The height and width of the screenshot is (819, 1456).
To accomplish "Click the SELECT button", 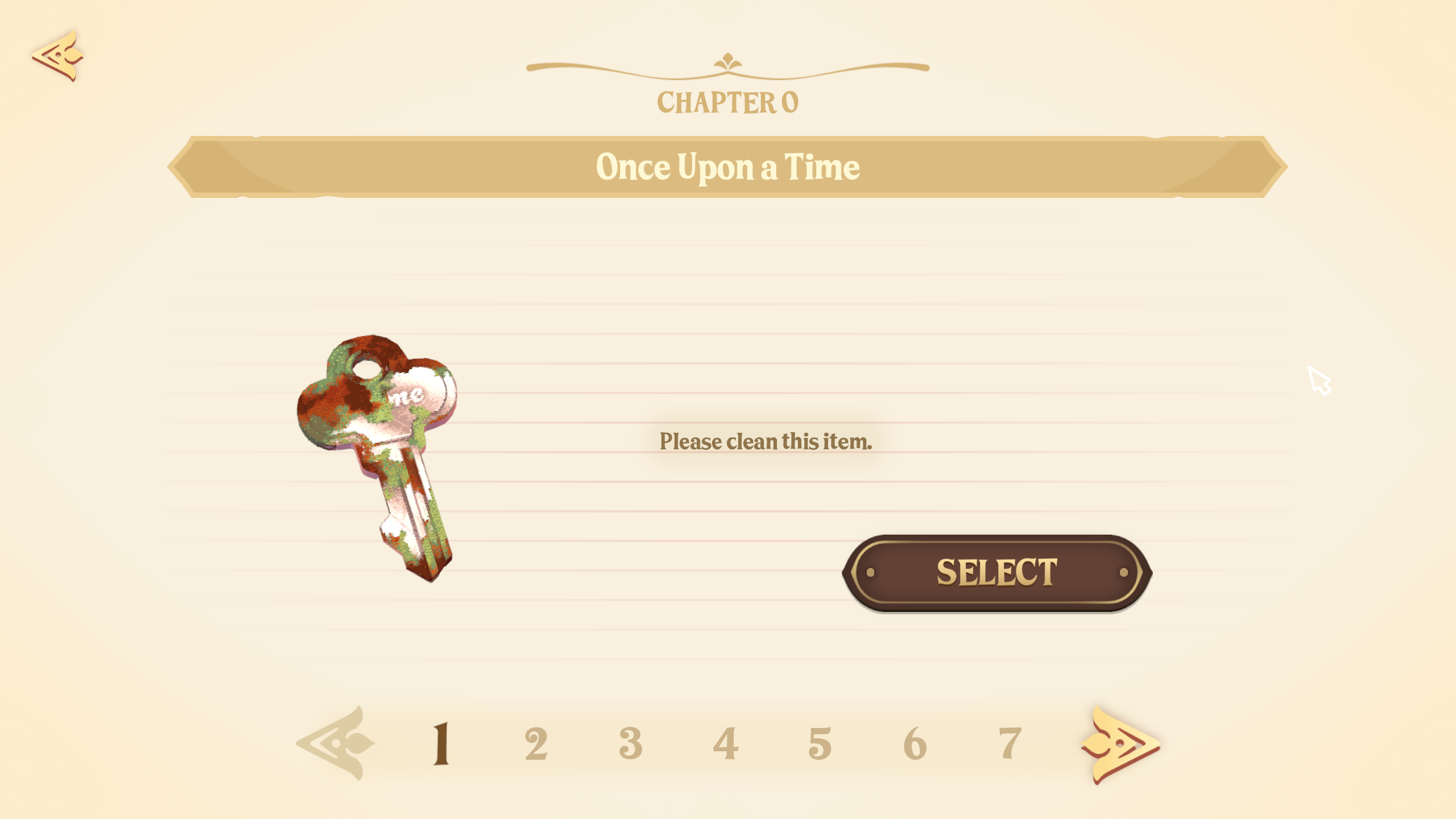I will [996, 572].
